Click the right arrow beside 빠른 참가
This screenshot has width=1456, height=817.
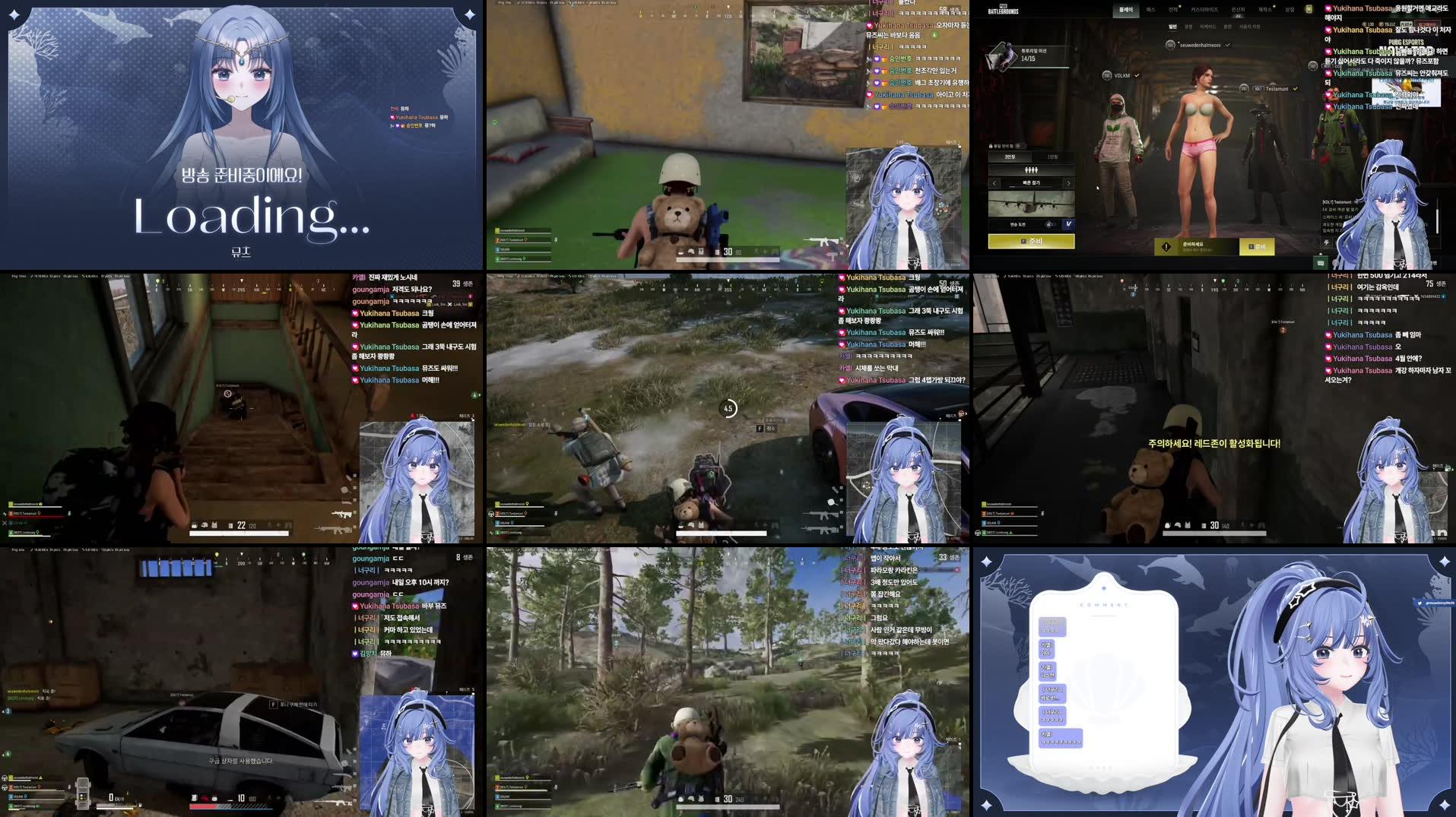1068,183
